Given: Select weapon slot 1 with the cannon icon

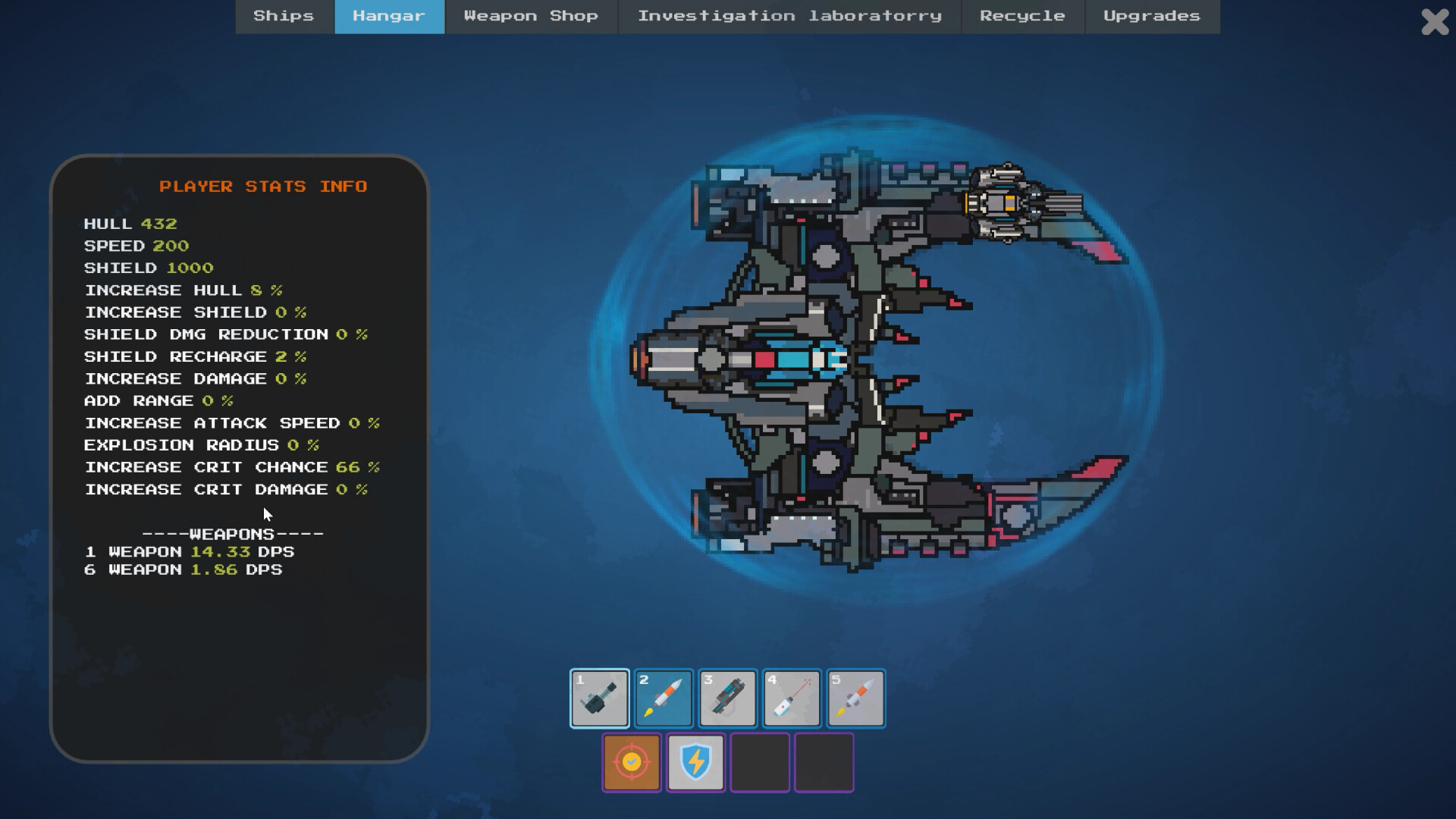Looking at the screenshot, I should 598,698.
